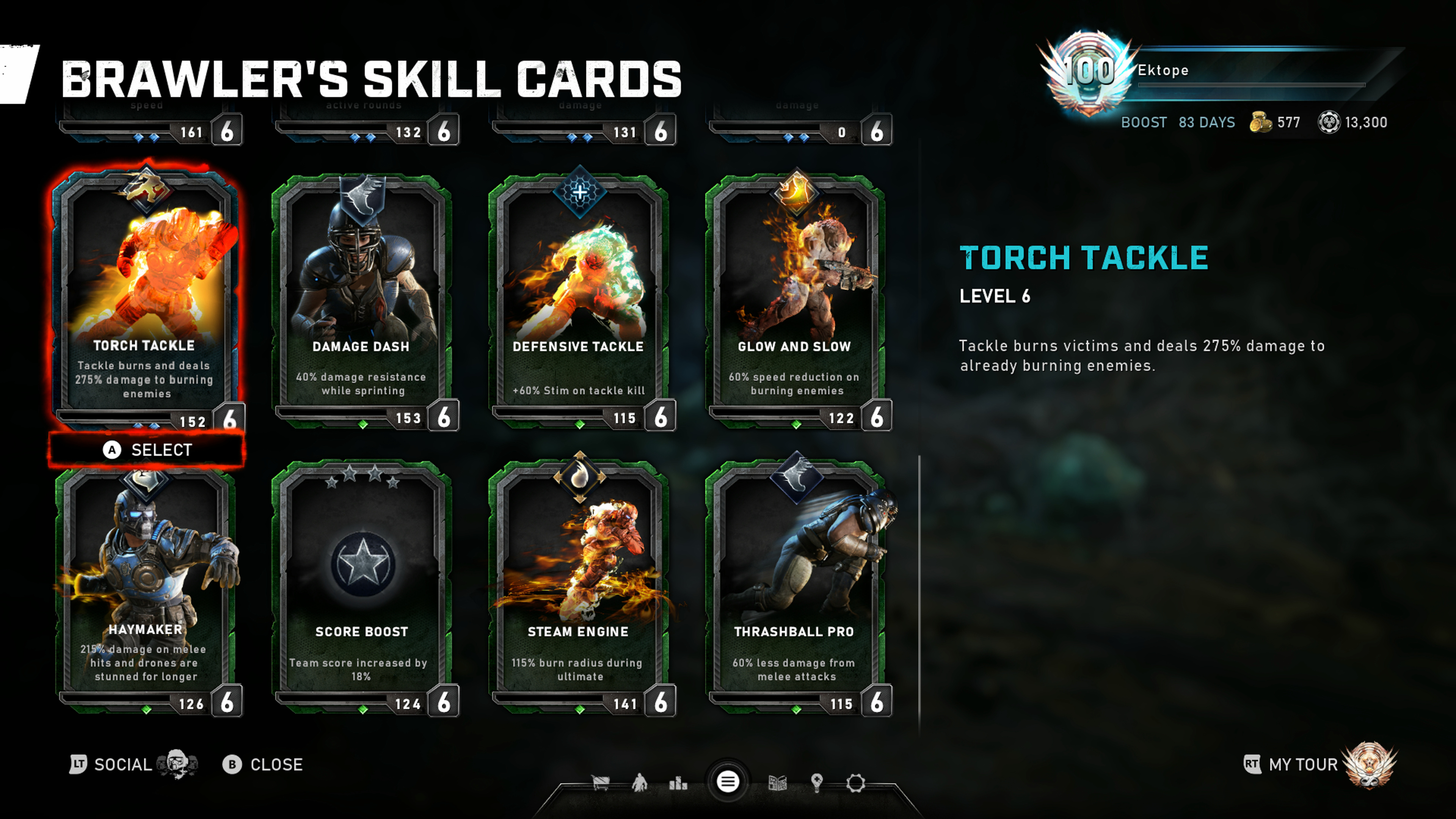Close the skill cards screen
Screen dimensions: 1456x819
[x=263, y=764]
